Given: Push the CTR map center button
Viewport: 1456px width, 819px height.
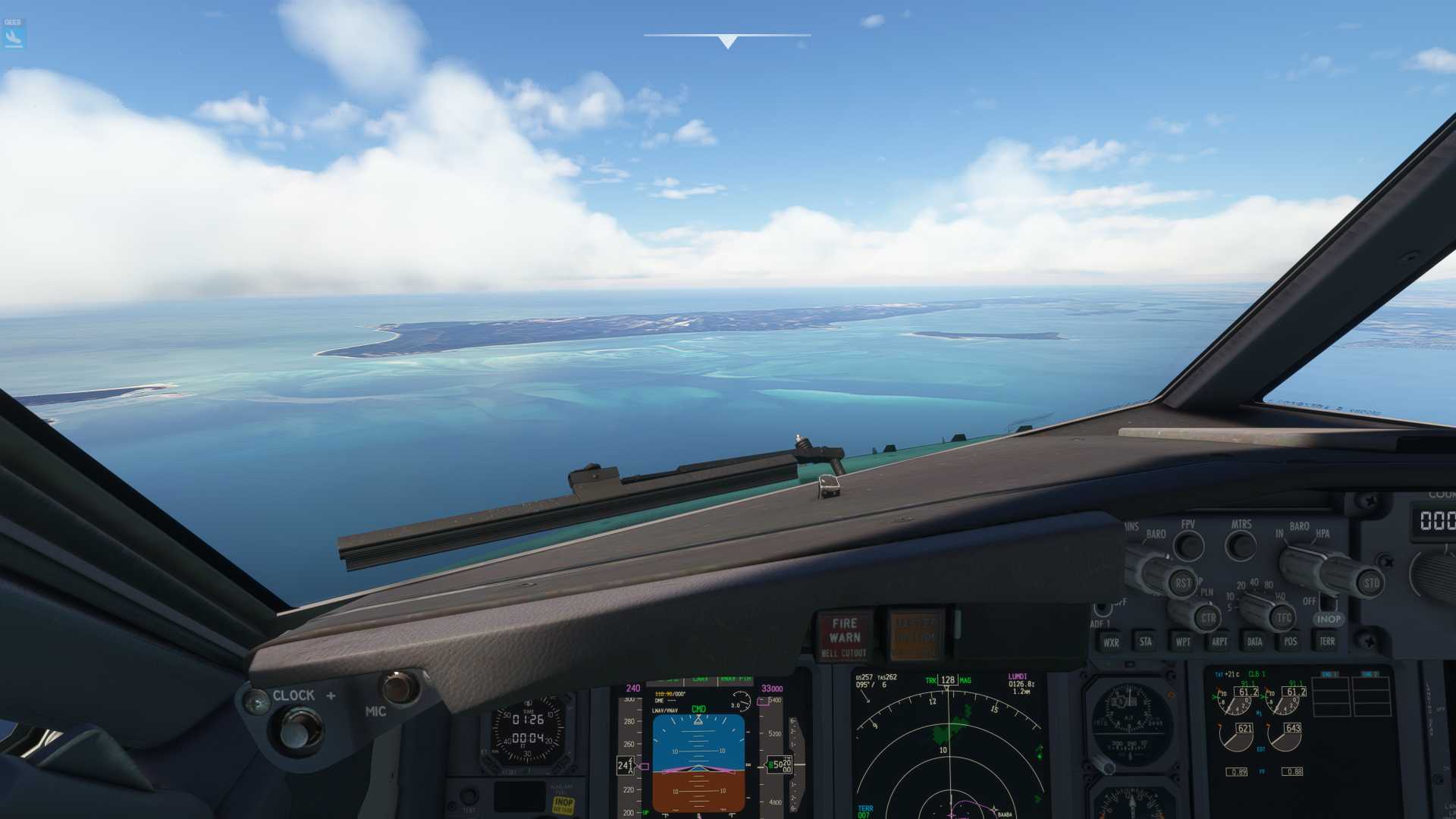Looking at the screenshot, I should tap(1207, 618).
